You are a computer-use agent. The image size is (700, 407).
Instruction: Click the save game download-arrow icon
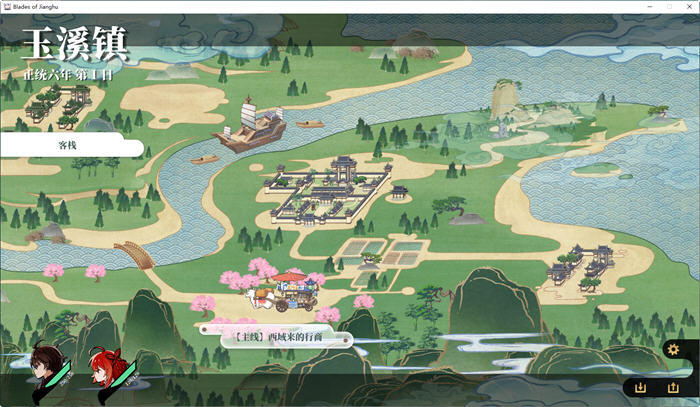[x=641, y=387]
